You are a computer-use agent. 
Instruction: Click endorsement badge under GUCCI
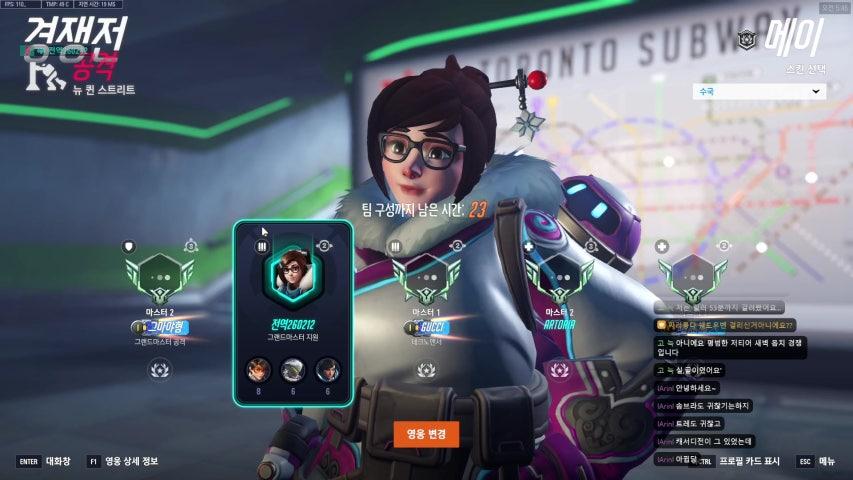tap(426, 370)
